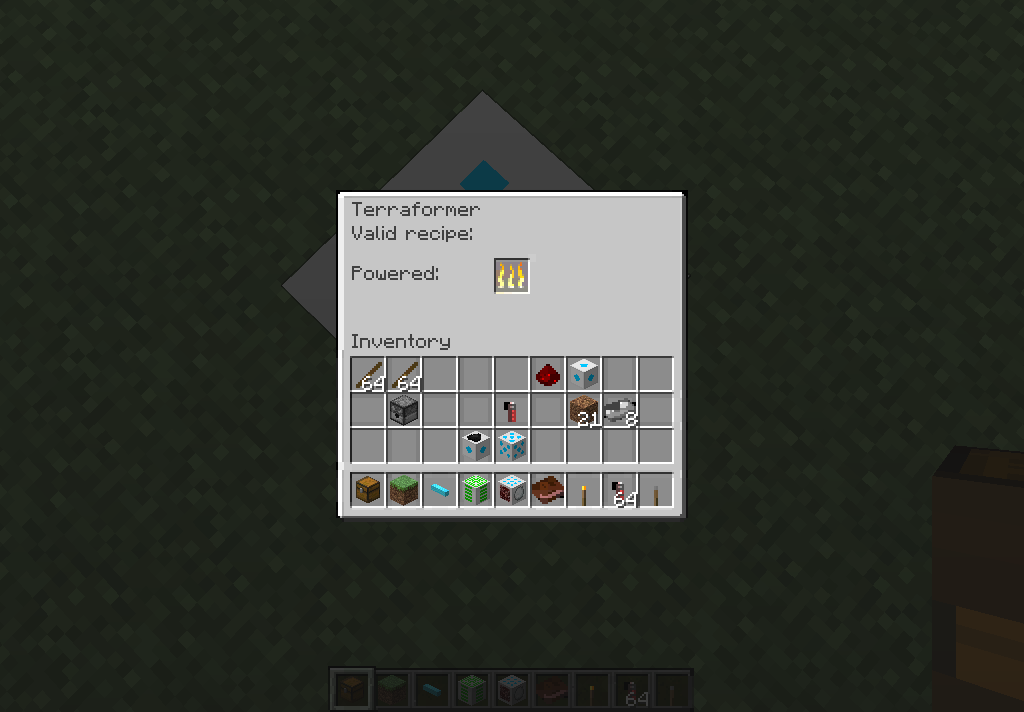
Task: Select the white block with a black hole on top
Action: coord(476,445)
